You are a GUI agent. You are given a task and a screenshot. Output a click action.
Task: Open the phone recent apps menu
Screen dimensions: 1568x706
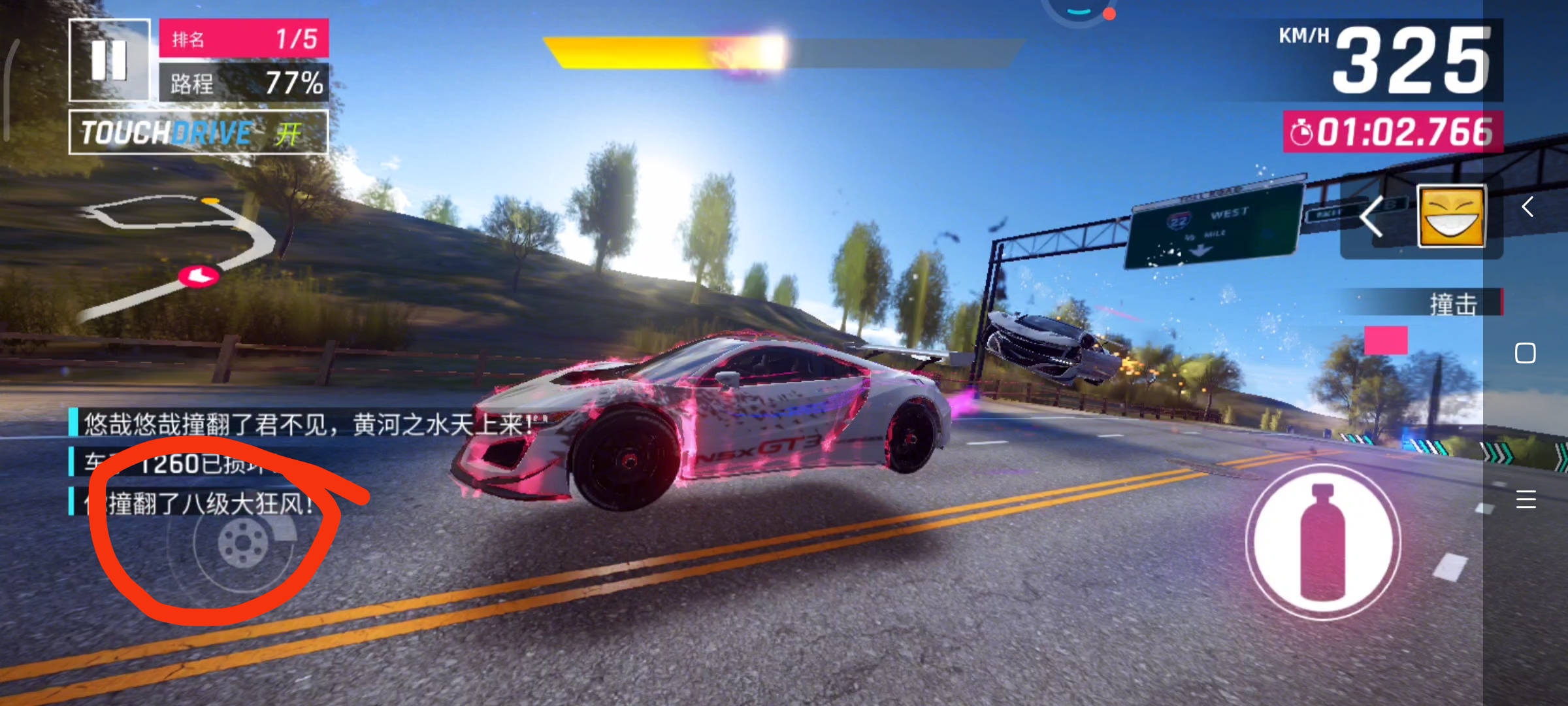pos(1526,499)
